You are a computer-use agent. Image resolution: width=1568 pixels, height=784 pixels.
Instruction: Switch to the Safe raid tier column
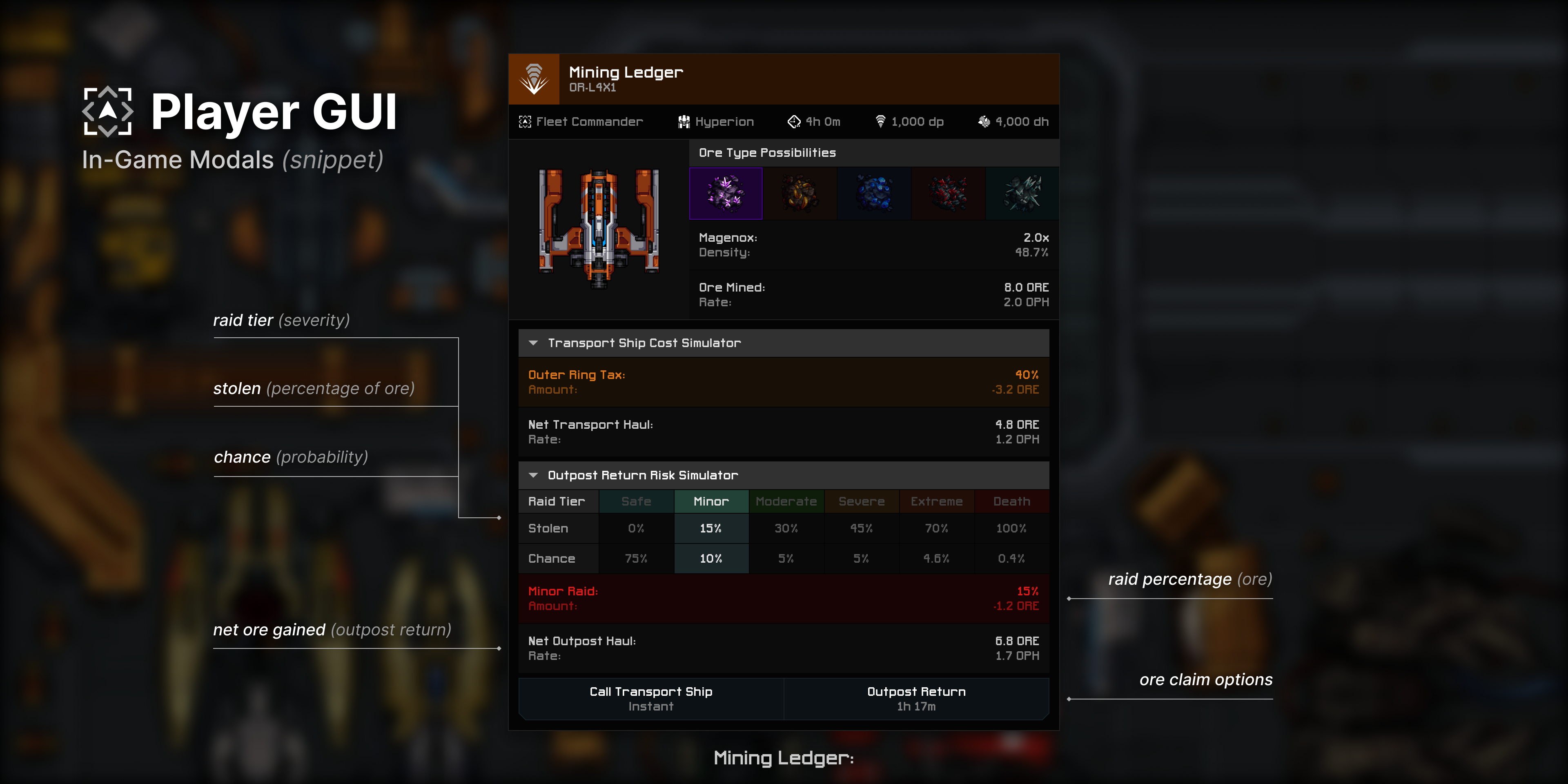pos(636,501)
